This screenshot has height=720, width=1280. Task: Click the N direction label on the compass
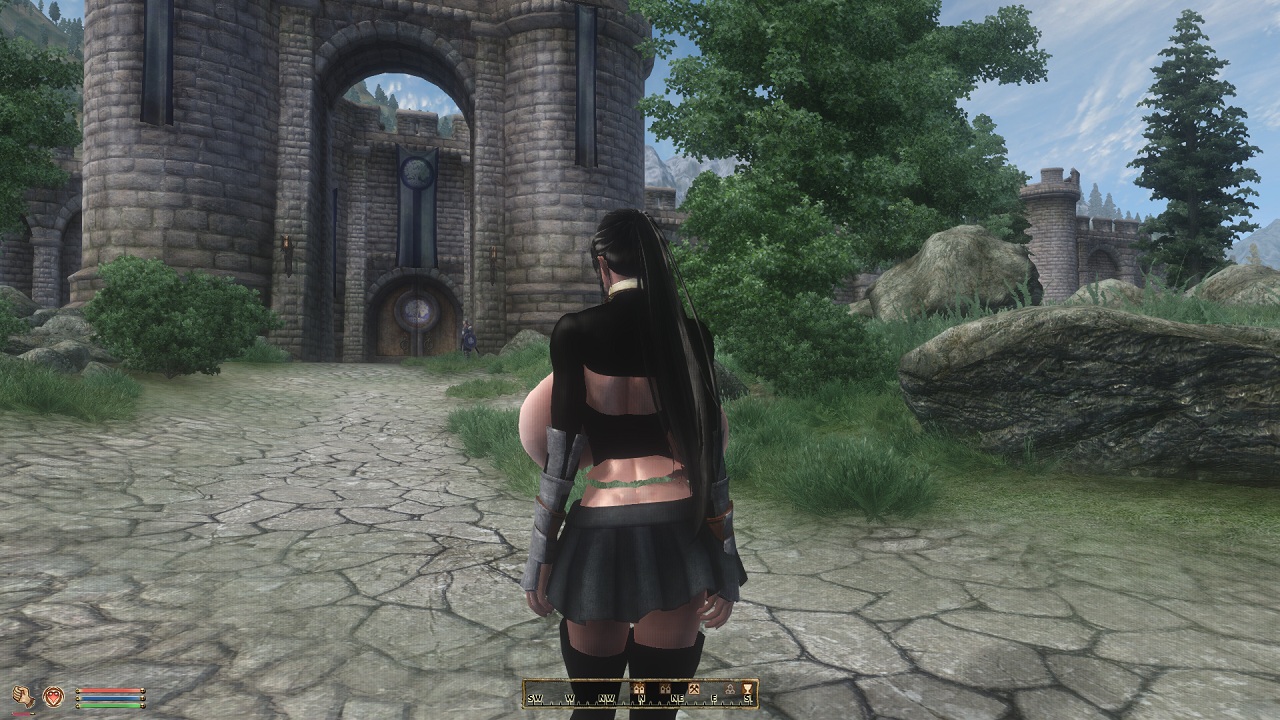coord(642,698)
